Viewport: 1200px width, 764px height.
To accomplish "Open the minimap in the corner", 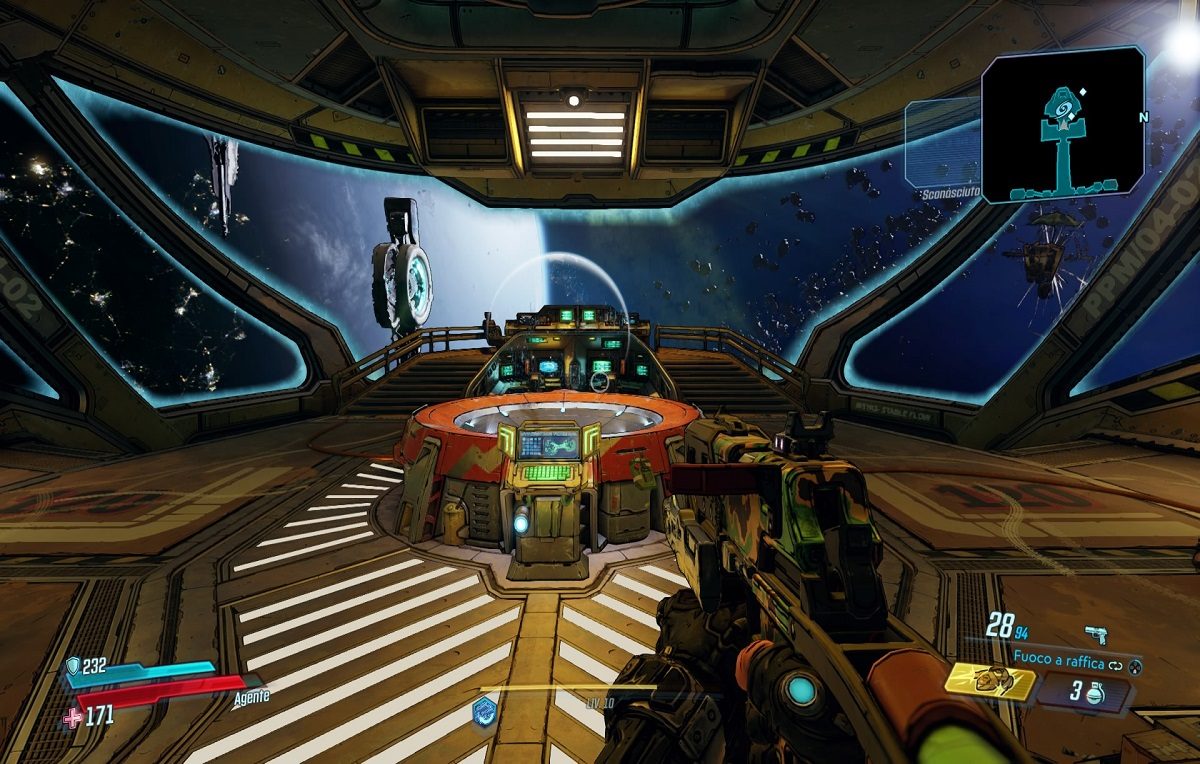I will pyautogui.click(x=1063, y=123).
